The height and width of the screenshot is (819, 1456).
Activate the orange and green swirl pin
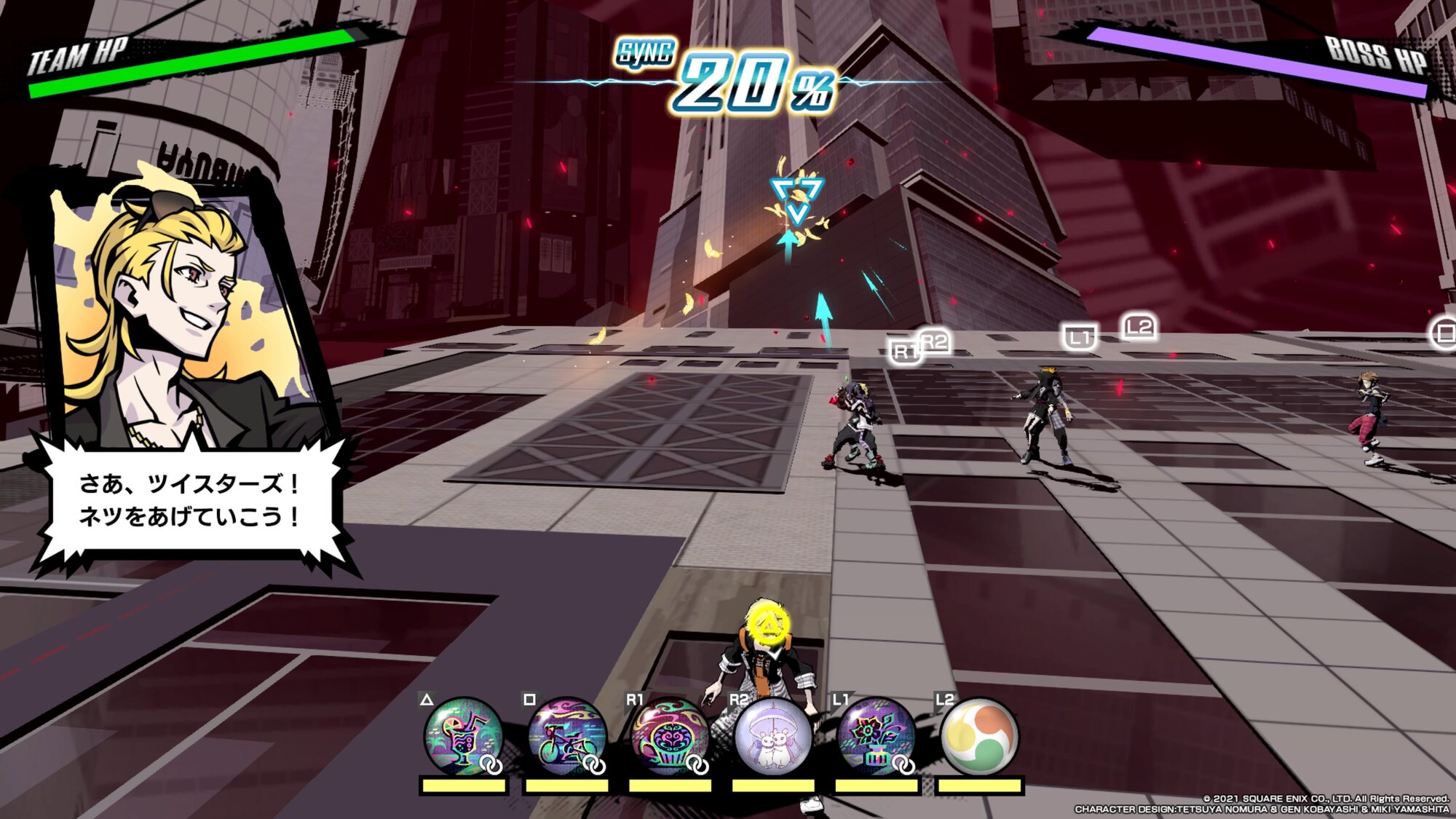(x=979, y=736)
